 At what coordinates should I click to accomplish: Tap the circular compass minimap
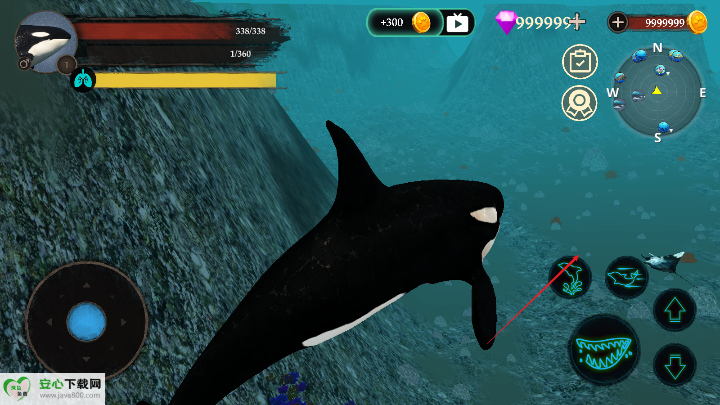657,92
